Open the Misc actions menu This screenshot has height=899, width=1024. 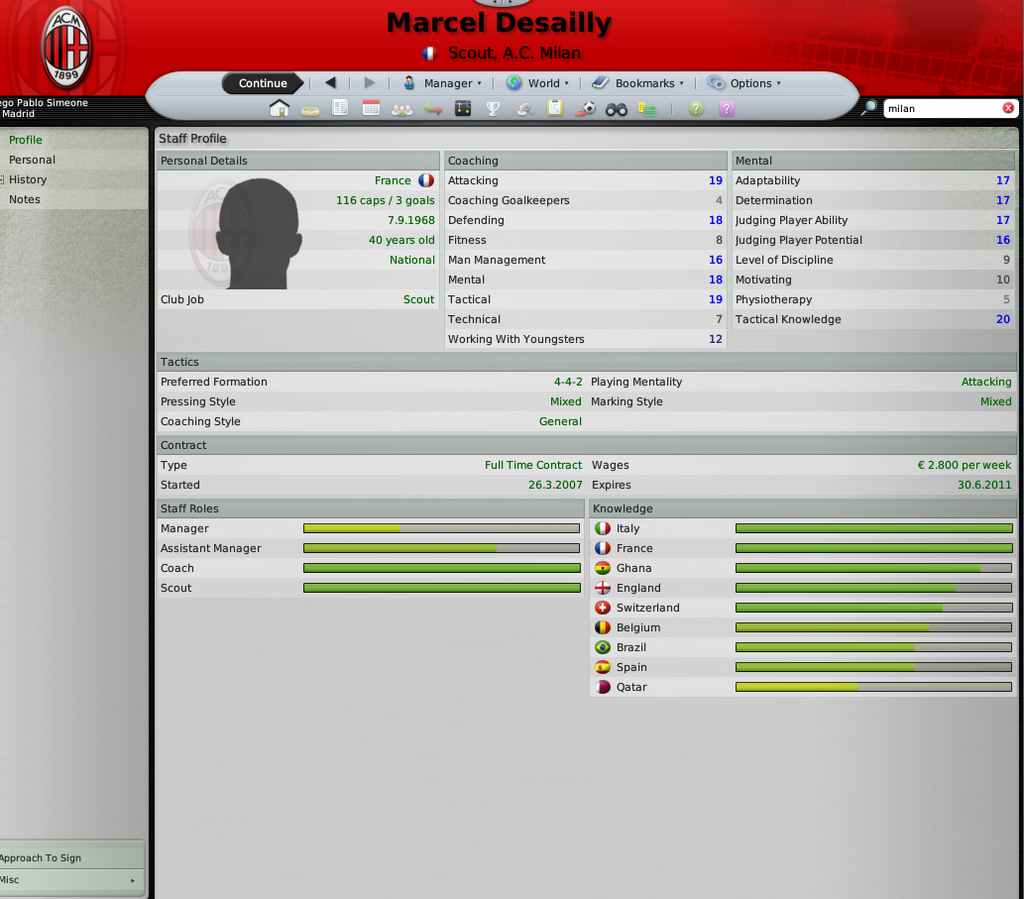point(68,880)
